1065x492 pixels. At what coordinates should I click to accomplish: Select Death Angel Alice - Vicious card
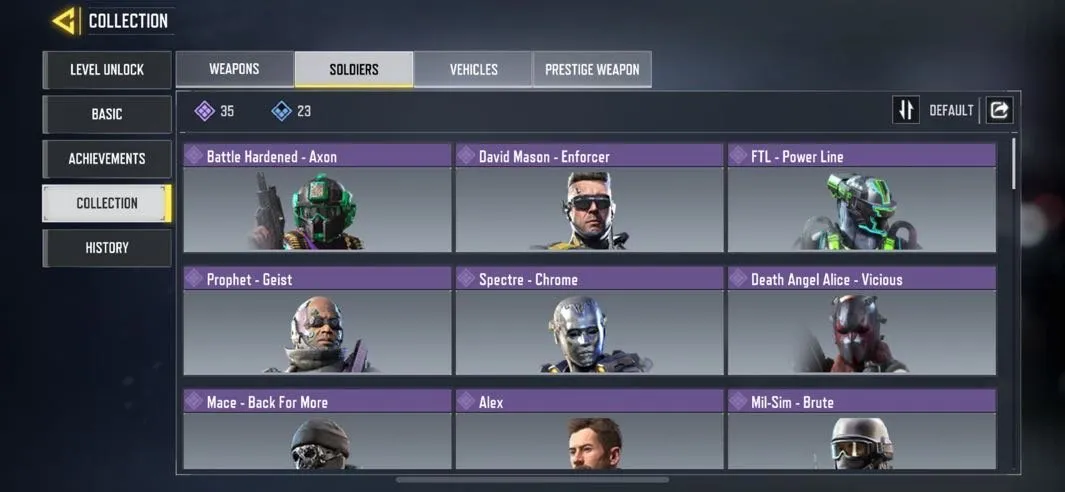coord(861,321)
